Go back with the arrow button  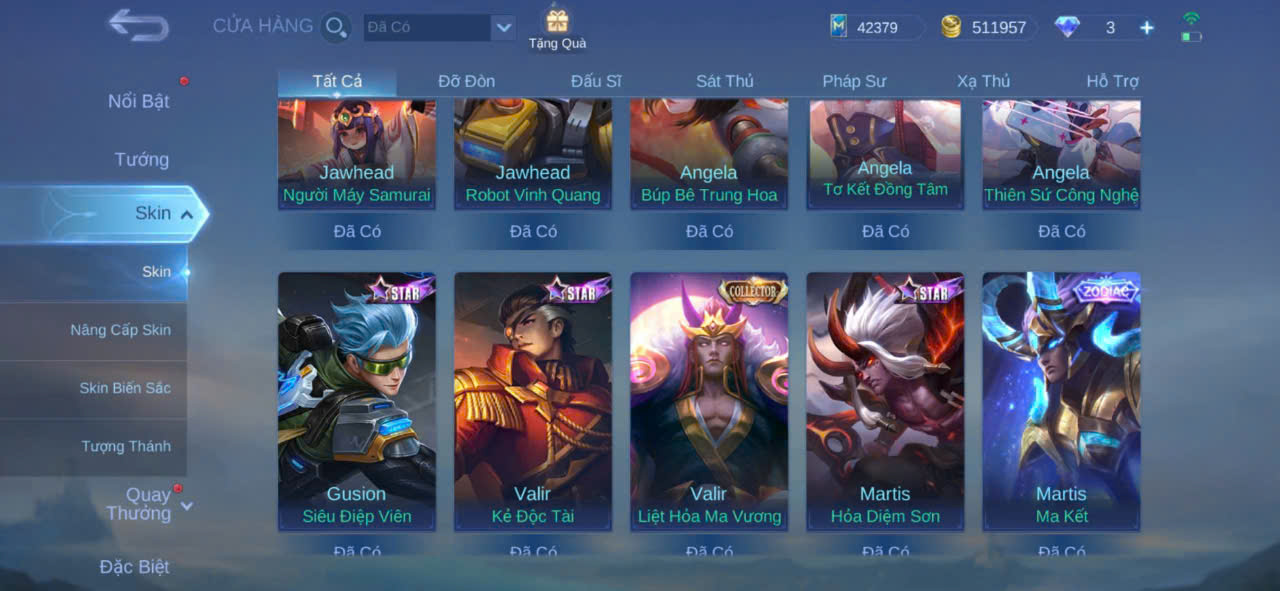tap(138, 26)
